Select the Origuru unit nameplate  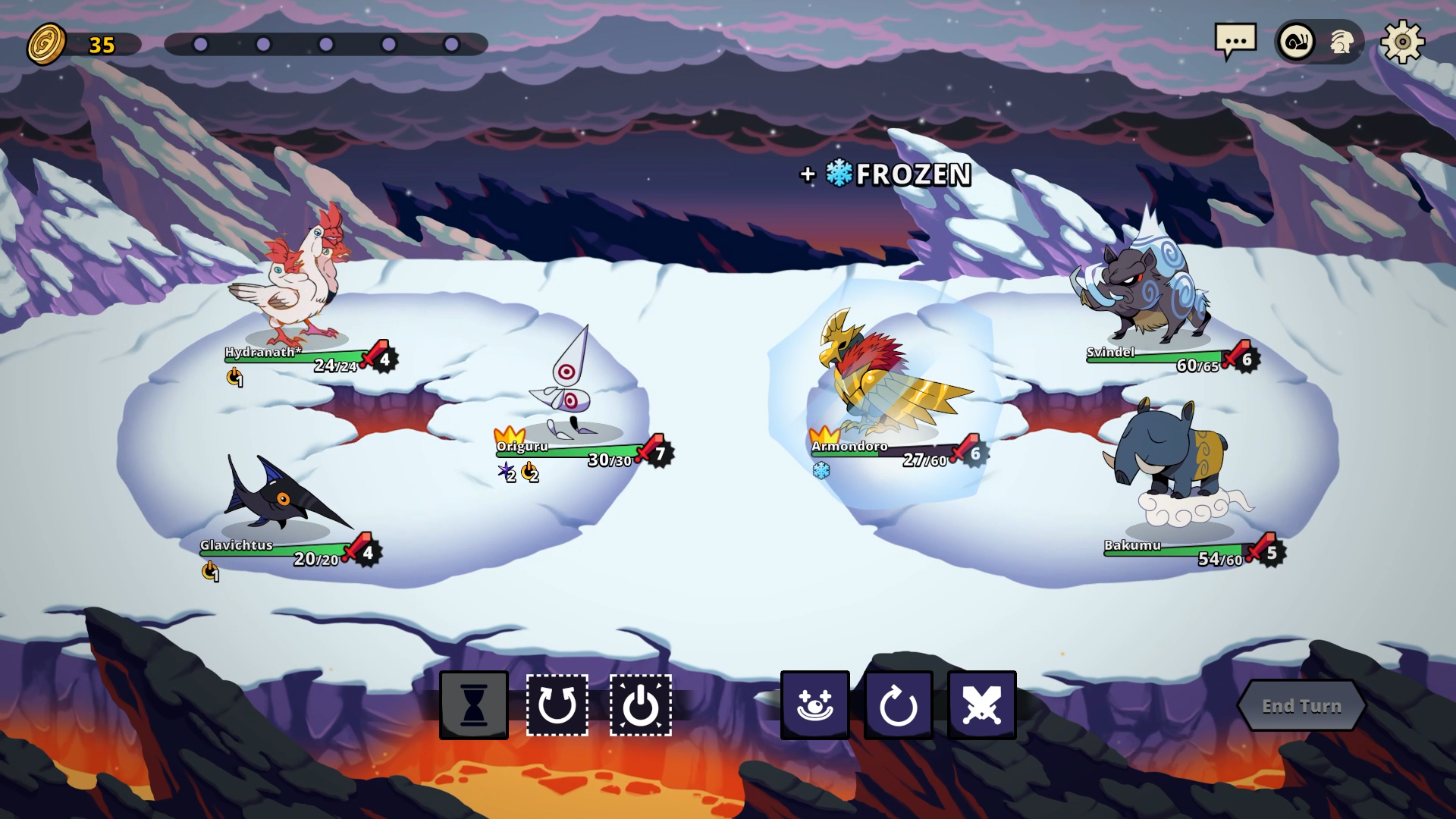522,447
